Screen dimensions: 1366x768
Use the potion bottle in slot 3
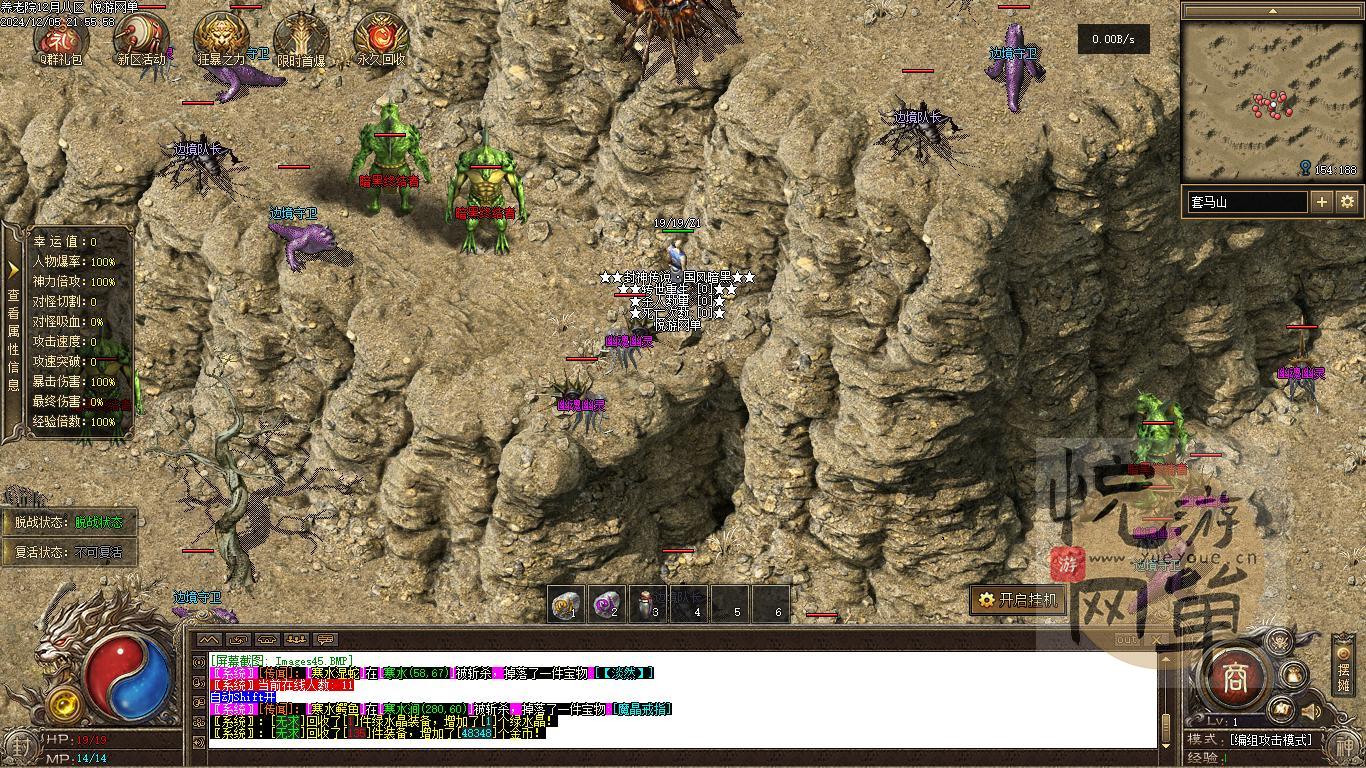(648, 604)
